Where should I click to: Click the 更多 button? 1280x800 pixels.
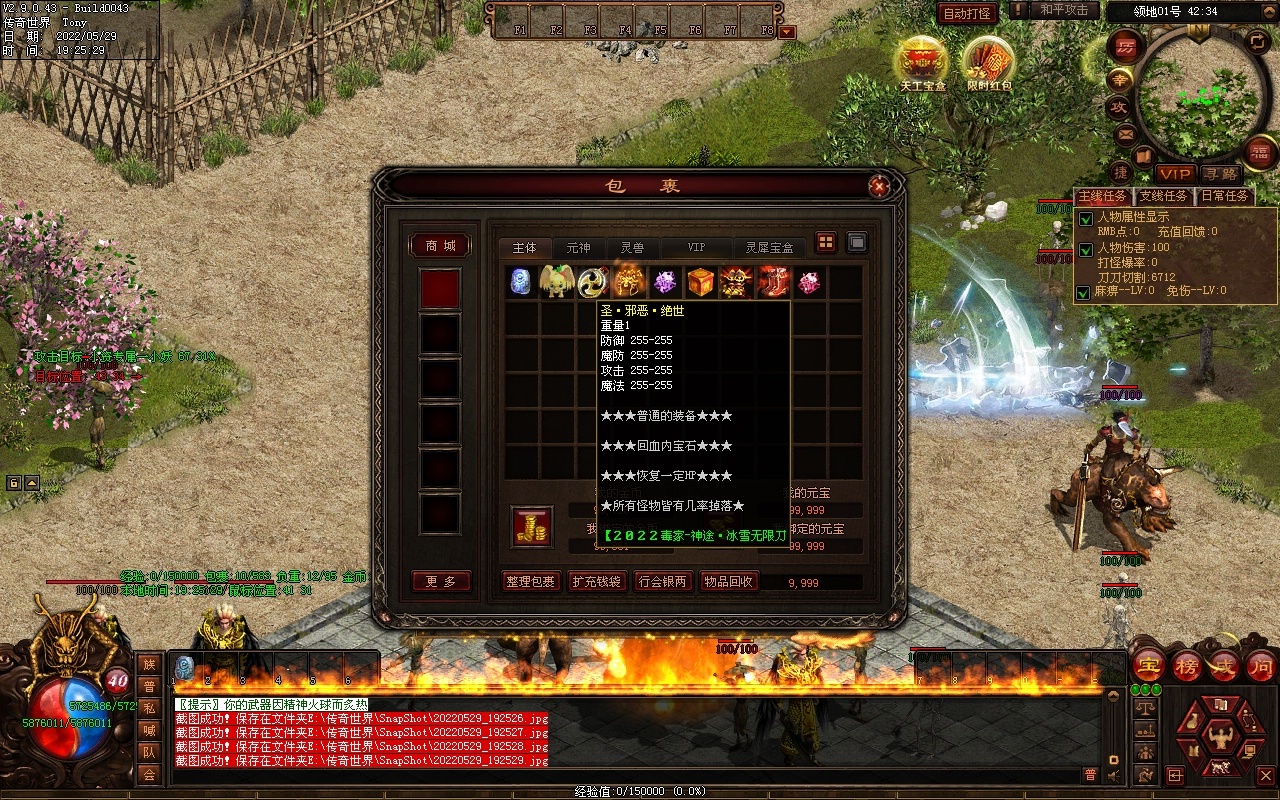point(441,581)
